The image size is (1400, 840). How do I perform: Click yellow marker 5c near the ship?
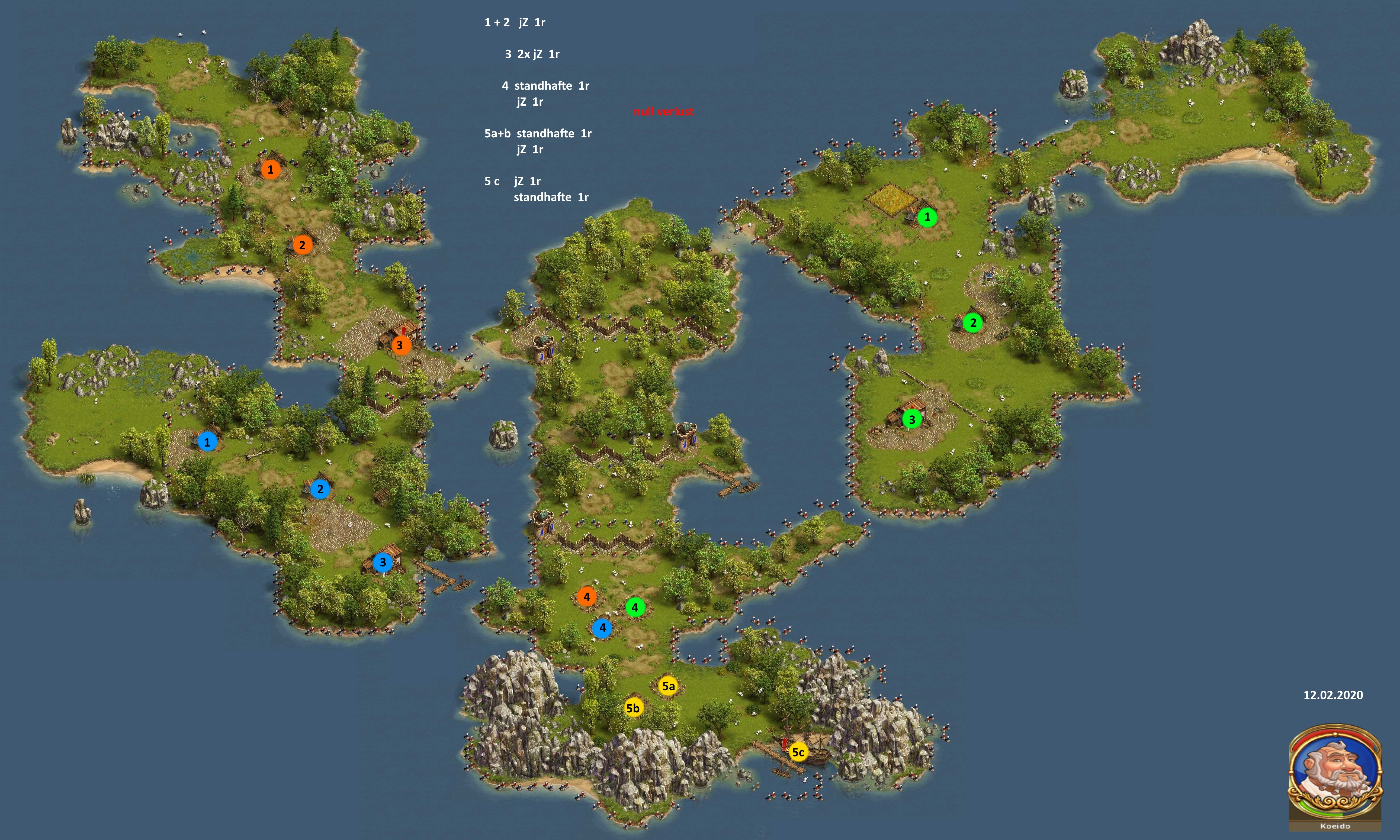(x=797, y=752)
